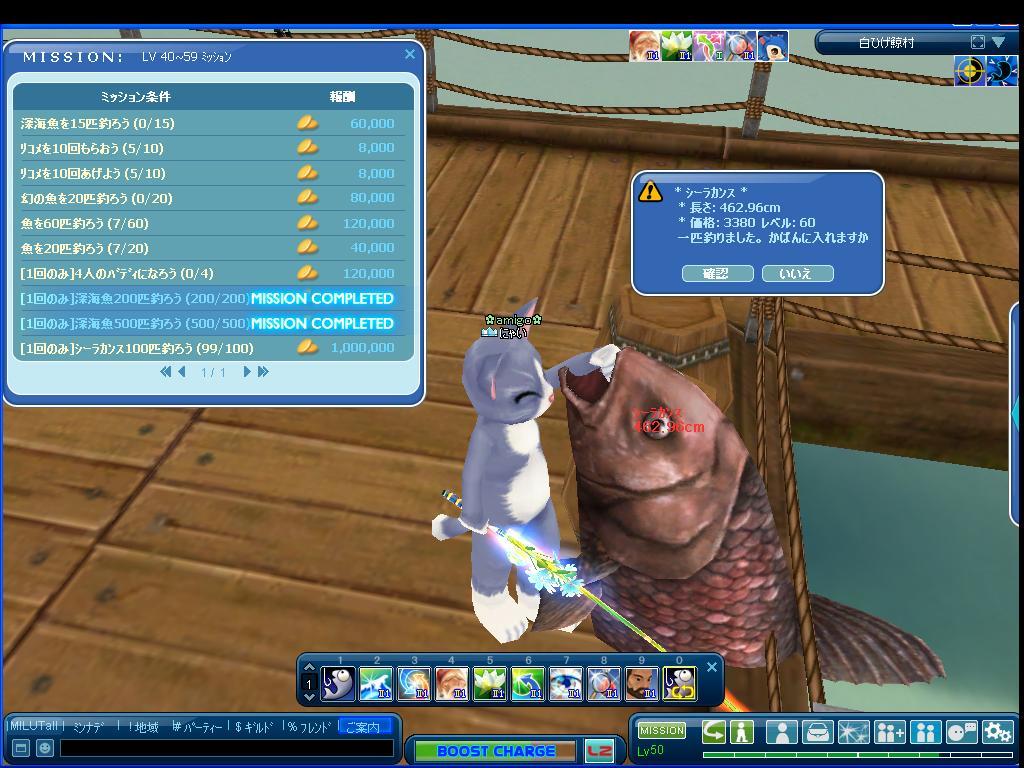
Task: Jump to the last mission page
Action: pyautogui.click(x=264, y=372)
